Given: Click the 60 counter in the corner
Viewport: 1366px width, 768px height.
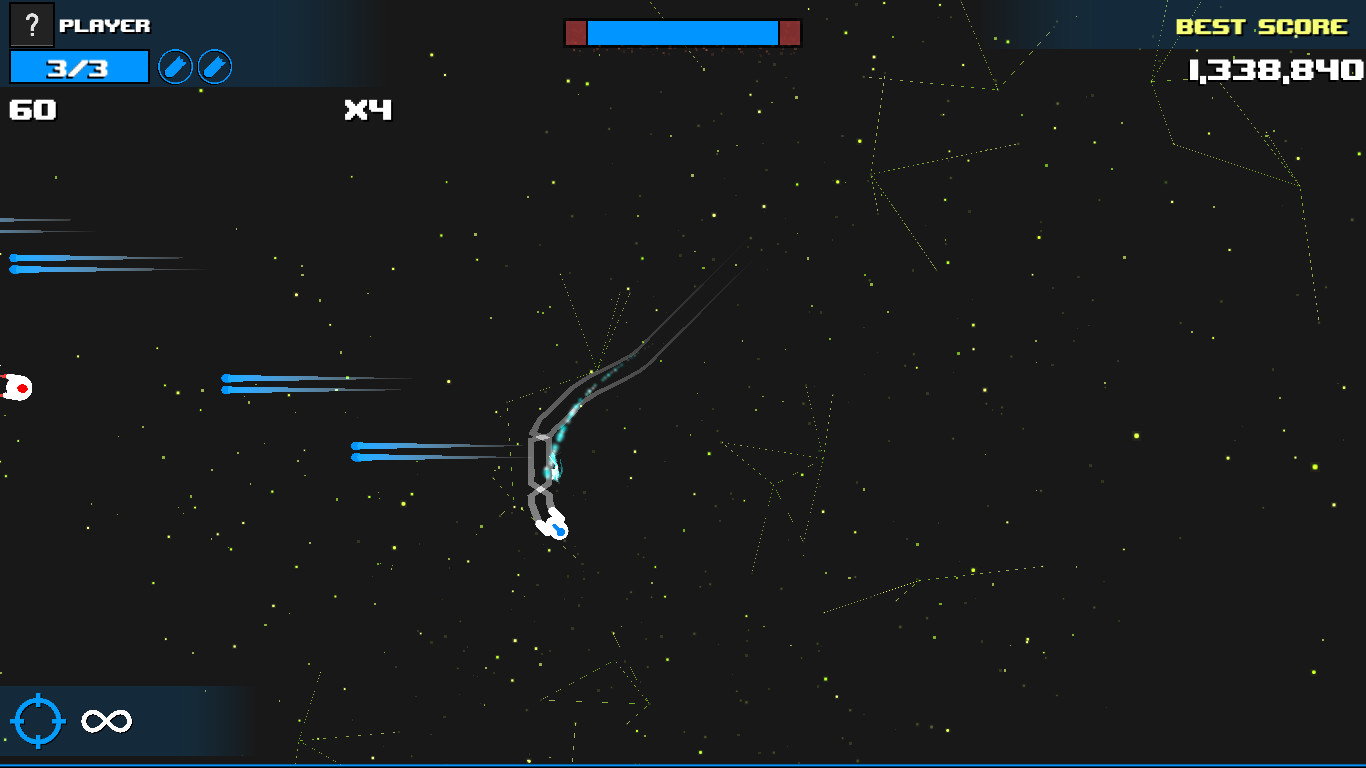Looking at the screenshot, I should pos(32,110).
